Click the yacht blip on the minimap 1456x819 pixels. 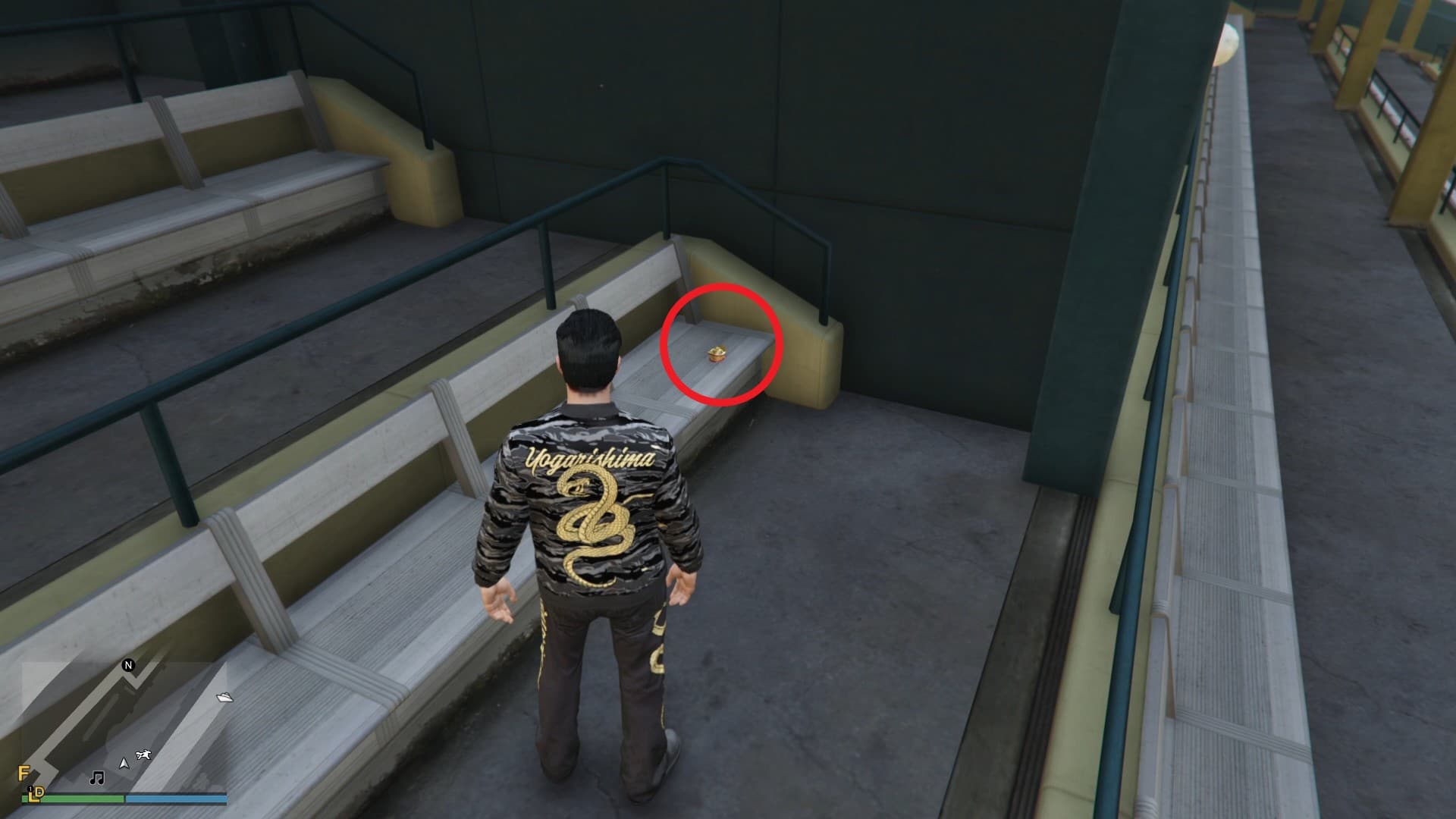point(224,697)
